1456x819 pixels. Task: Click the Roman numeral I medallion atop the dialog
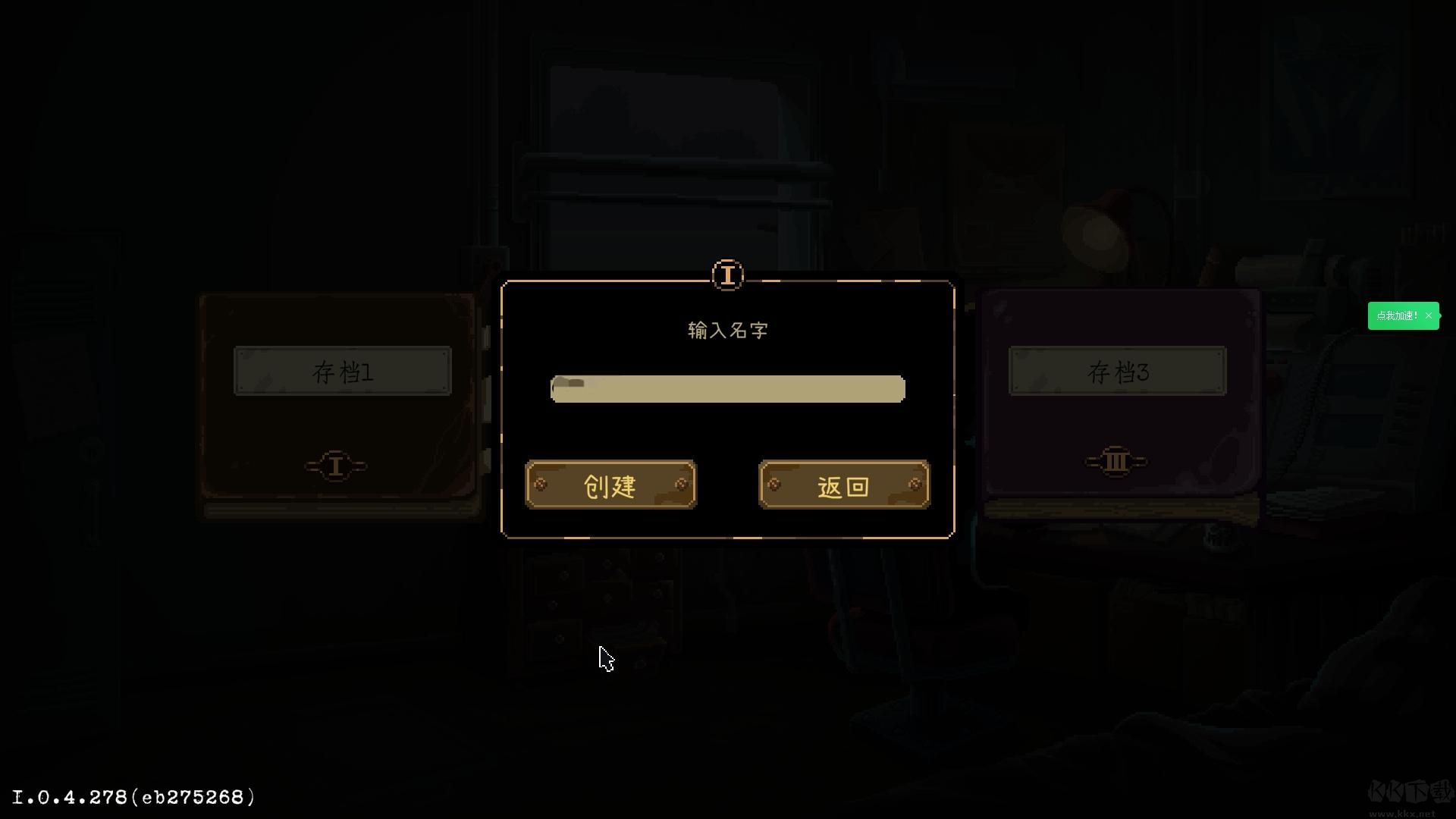(727, 275)
